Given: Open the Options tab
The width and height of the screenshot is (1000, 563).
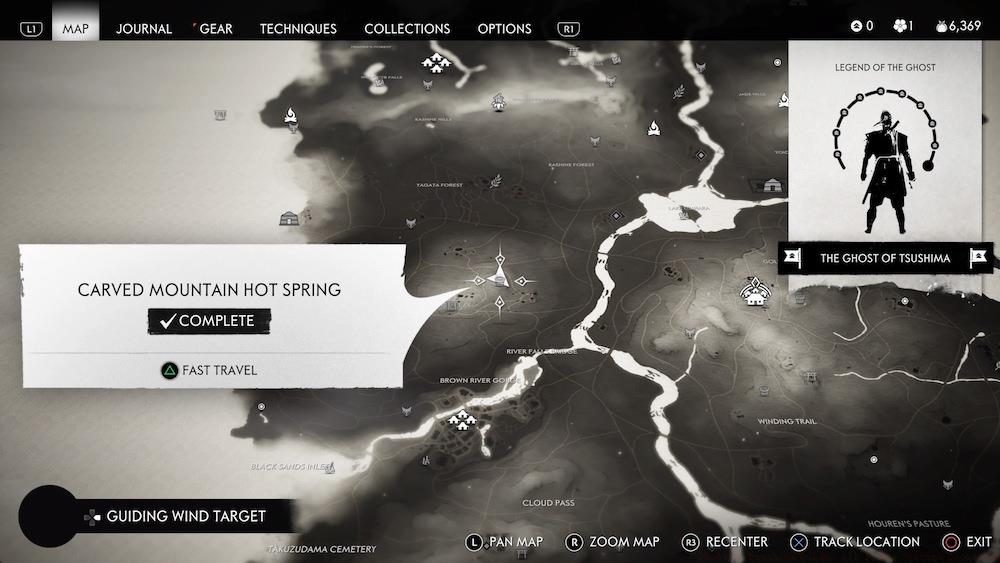Looking at the screenshot, I should tap(504, 28).
